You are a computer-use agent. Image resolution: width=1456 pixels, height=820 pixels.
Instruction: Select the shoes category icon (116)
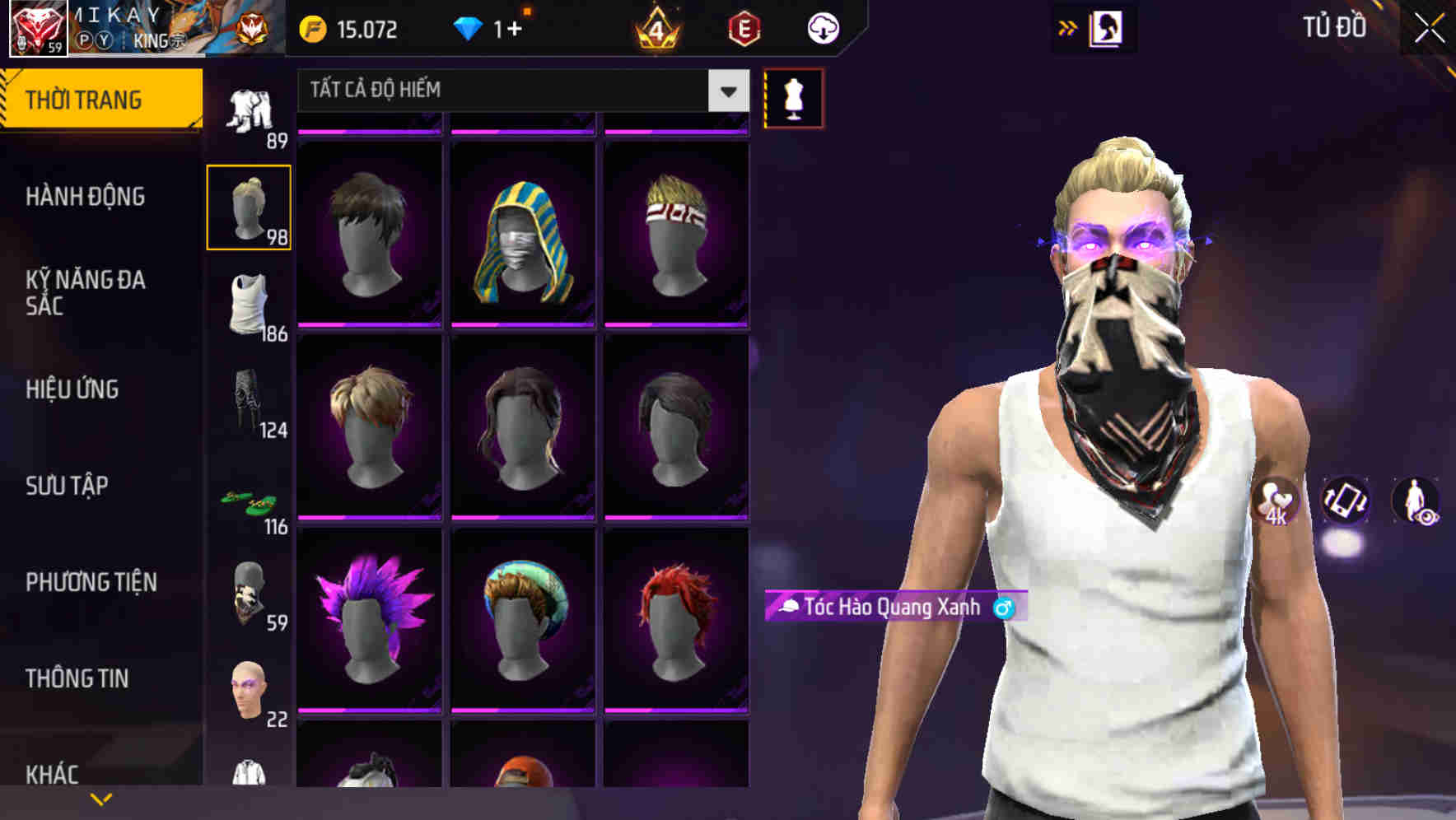[x=248, y=501]
